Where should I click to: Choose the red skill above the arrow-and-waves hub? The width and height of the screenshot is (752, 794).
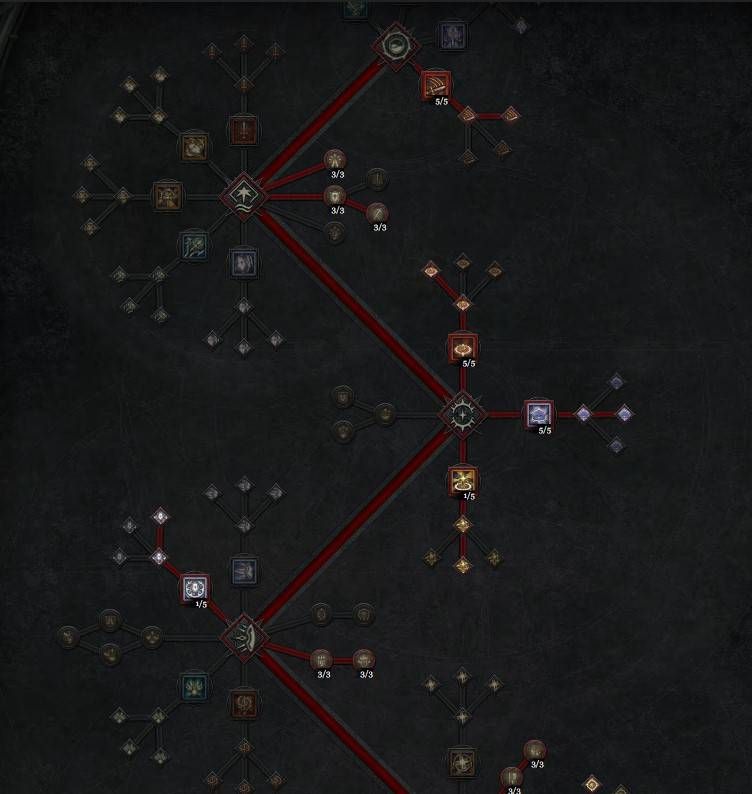[x=243, y=130]
